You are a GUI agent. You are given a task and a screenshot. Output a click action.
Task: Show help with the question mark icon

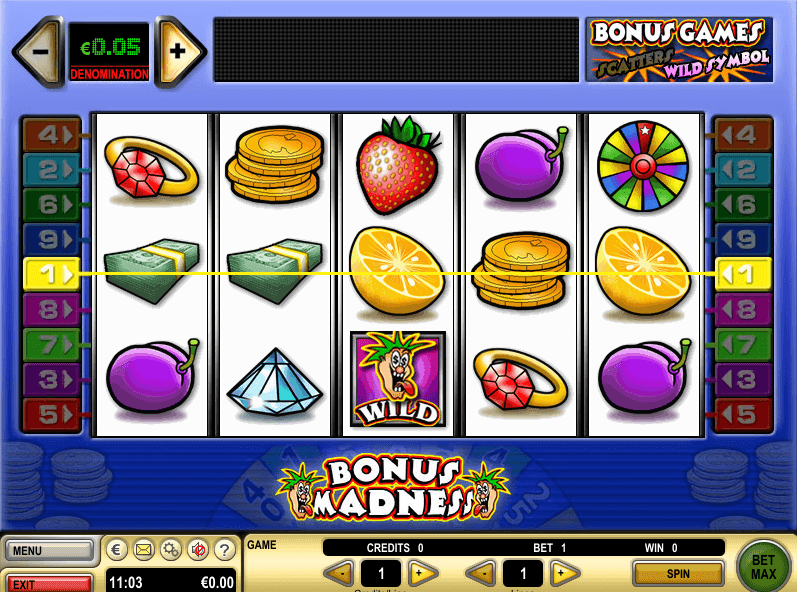click(x=225, y=549)
